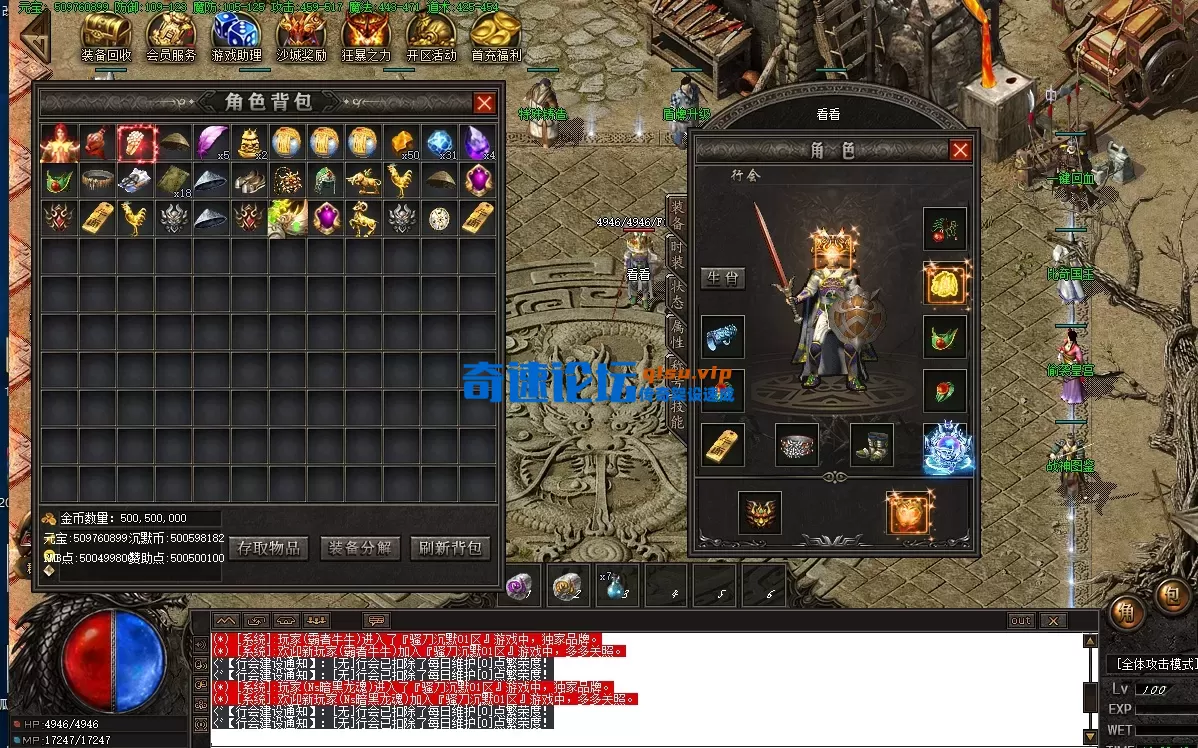
Task: Use the blue potion hotbar slot
Action: (614, 587)
